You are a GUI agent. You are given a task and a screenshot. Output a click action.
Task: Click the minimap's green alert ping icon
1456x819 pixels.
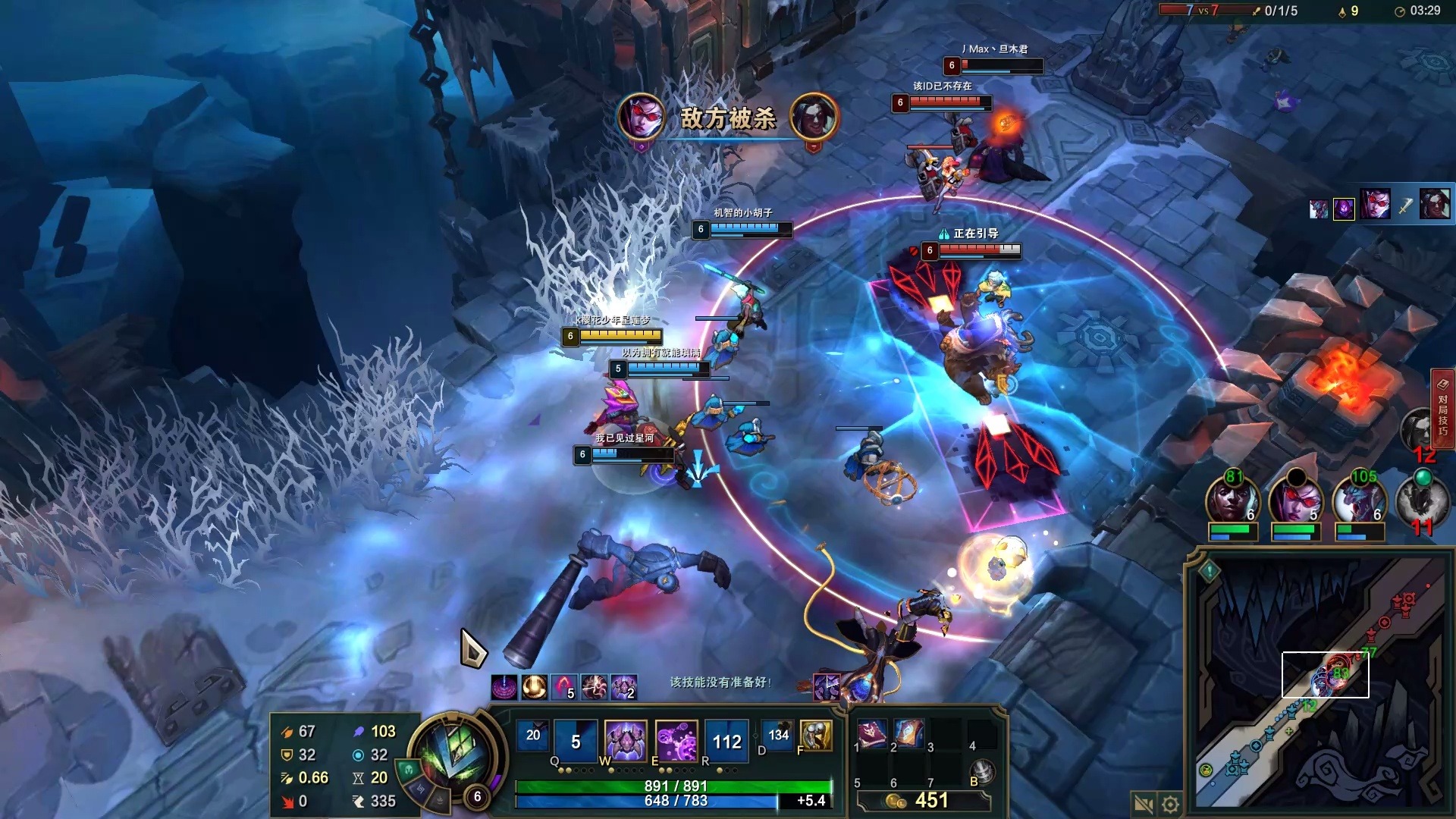(1210, 570)
